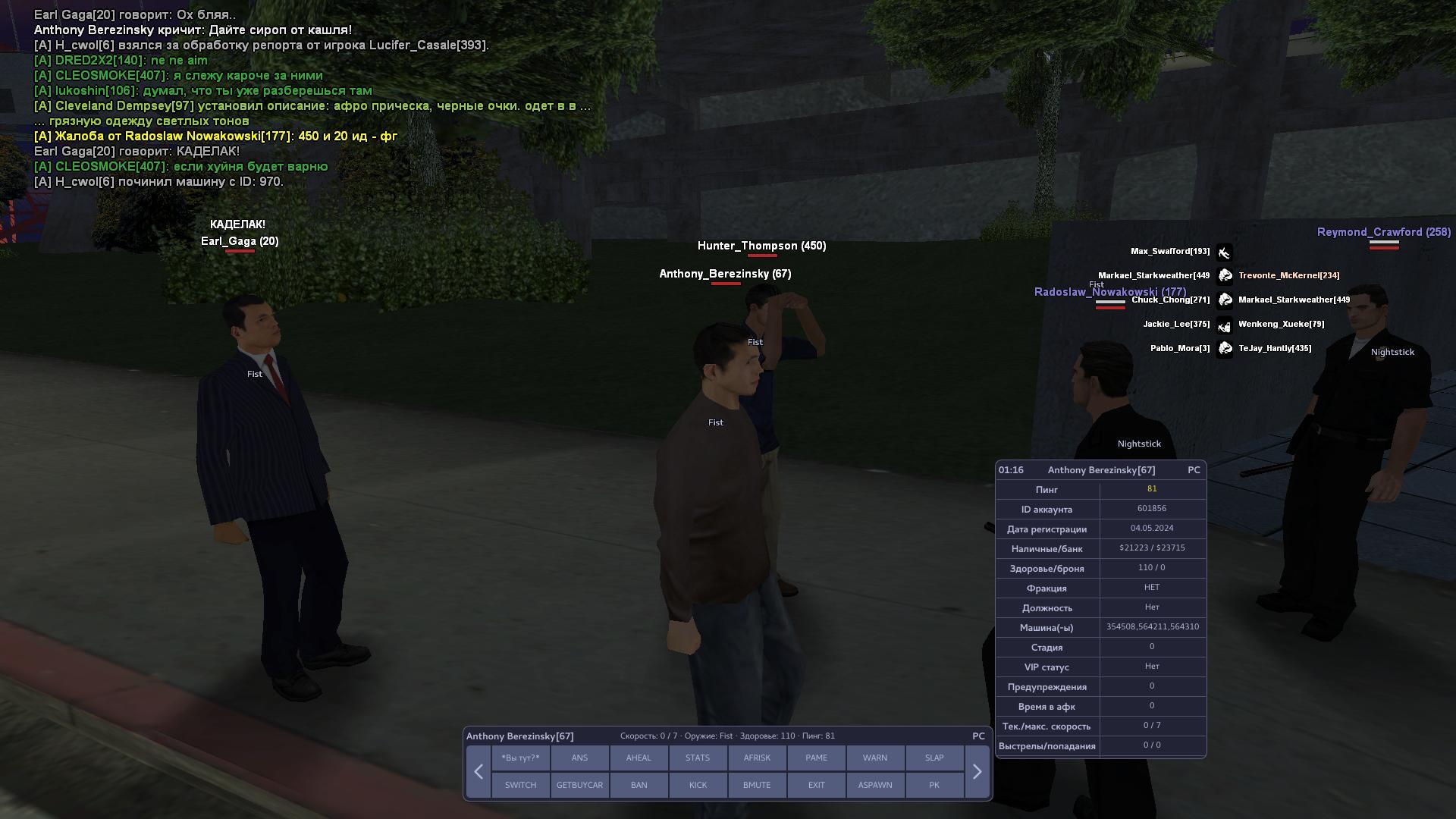Viewport: 1456px width, 819px height.
Task: Choose the ANS button
Action: (x=579, y=758)
